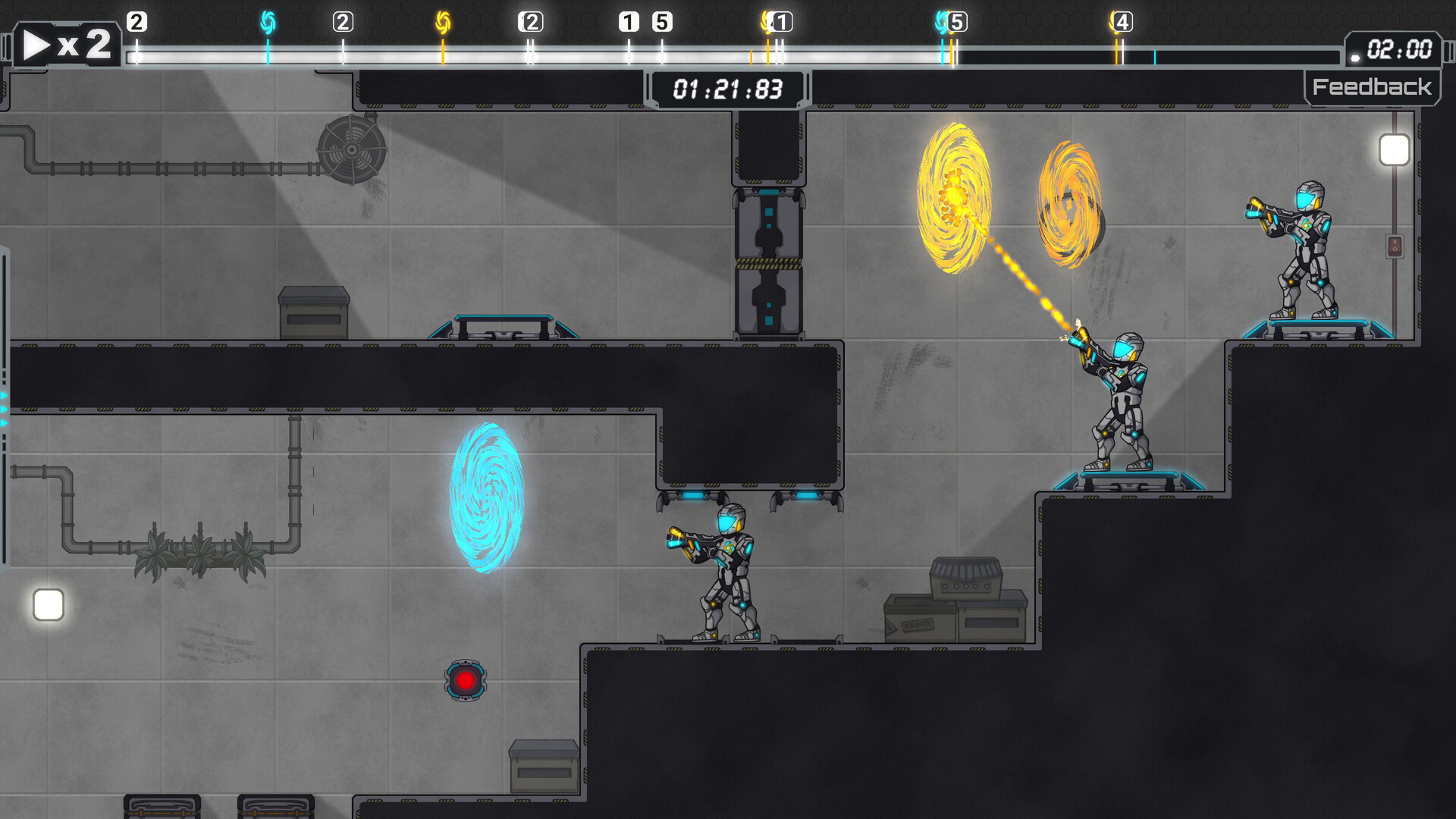Select the first '2' marker on the timeline
The height and width of the screenshot is (819, 1456).
click(136, 21)
